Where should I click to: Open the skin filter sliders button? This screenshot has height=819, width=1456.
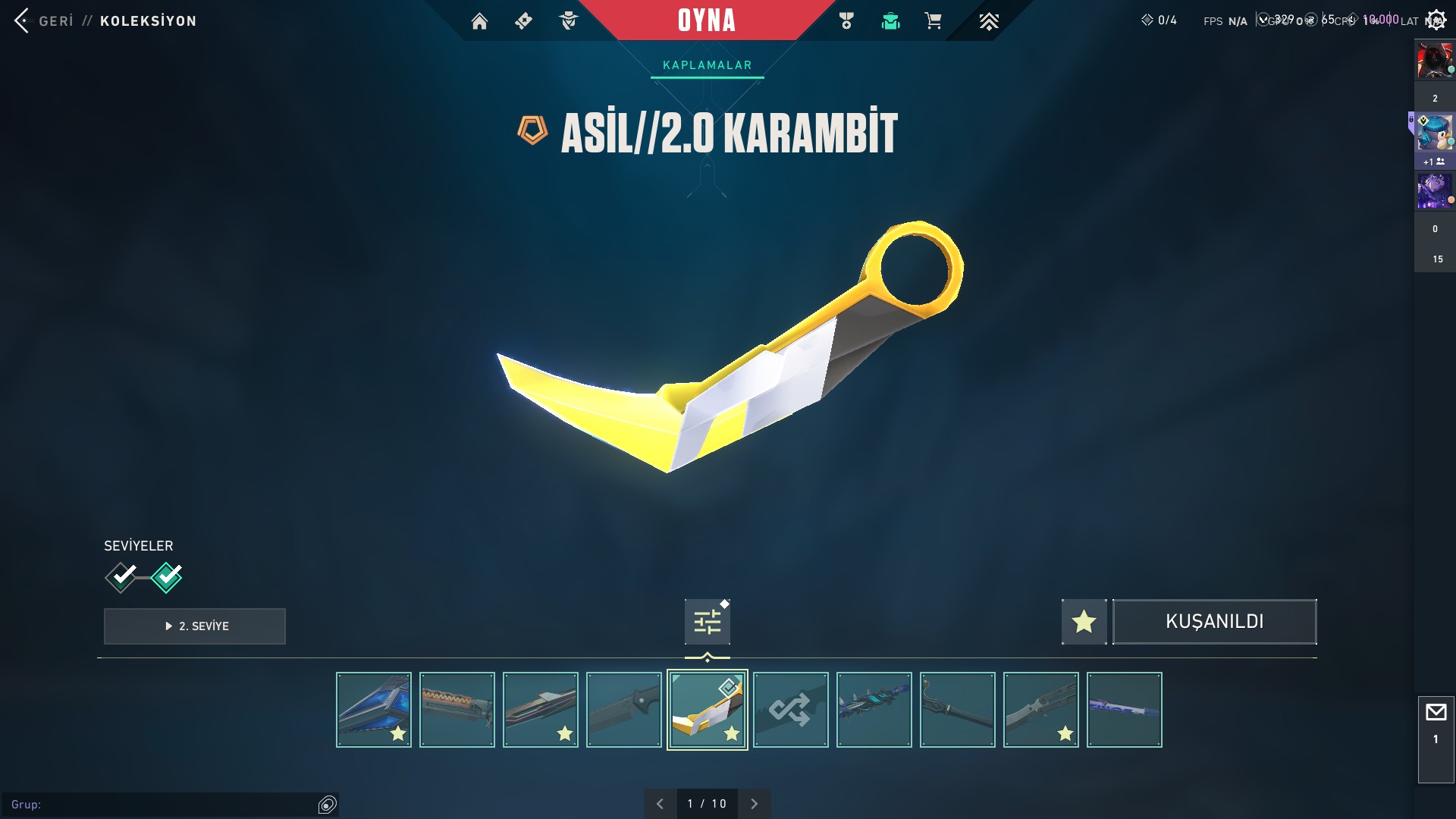pyautogui.click(x=707, y=622)
